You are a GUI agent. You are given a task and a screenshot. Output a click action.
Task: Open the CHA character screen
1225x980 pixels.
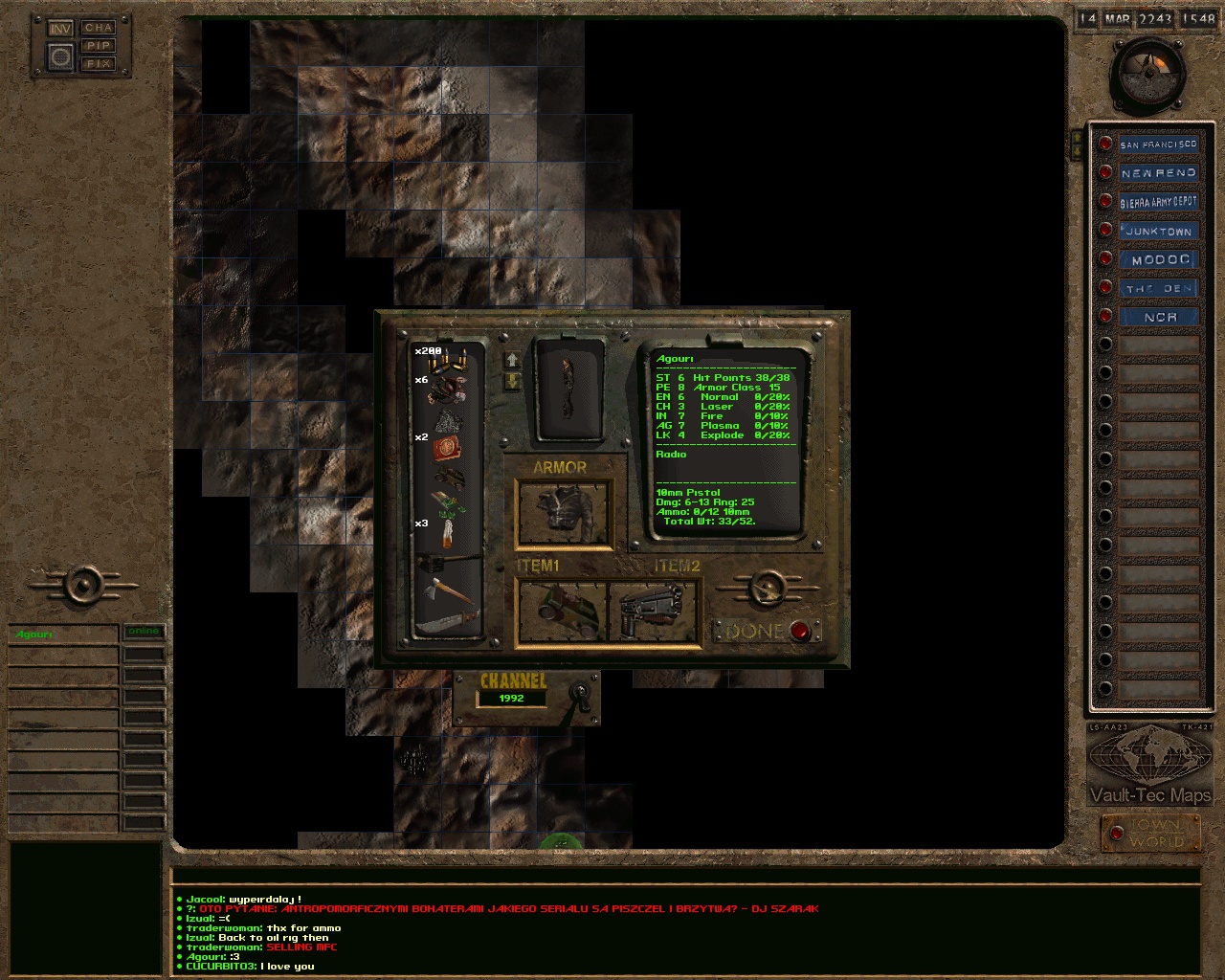(x=98, y=28)
